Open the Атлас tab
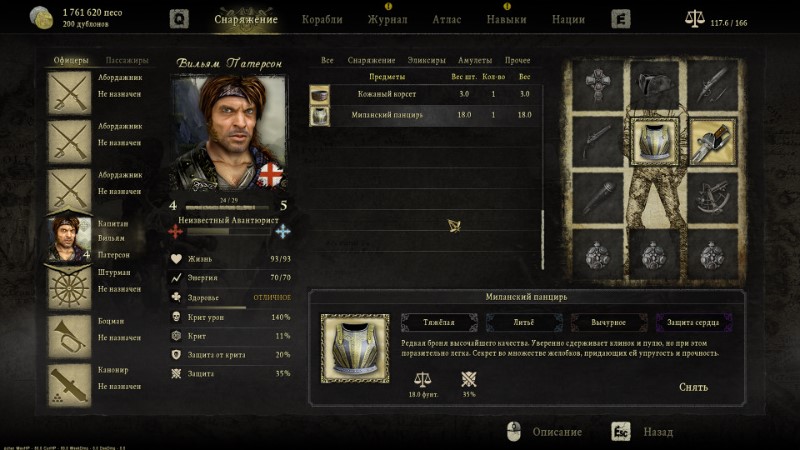 point(447,19)
